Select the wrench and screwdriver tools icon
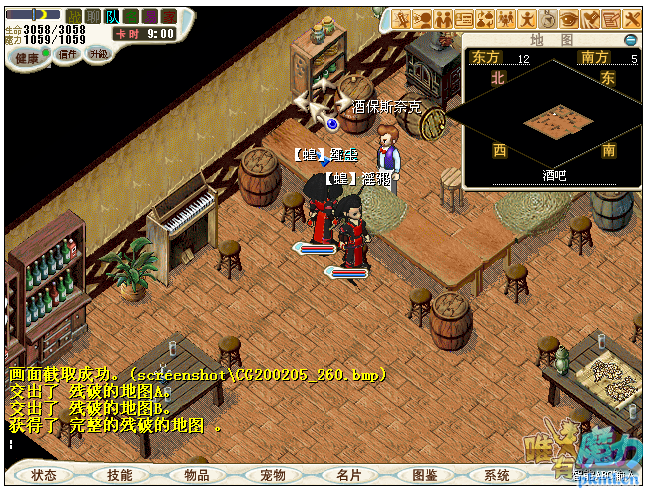The image size is (648, 494). tap(631, 19)
